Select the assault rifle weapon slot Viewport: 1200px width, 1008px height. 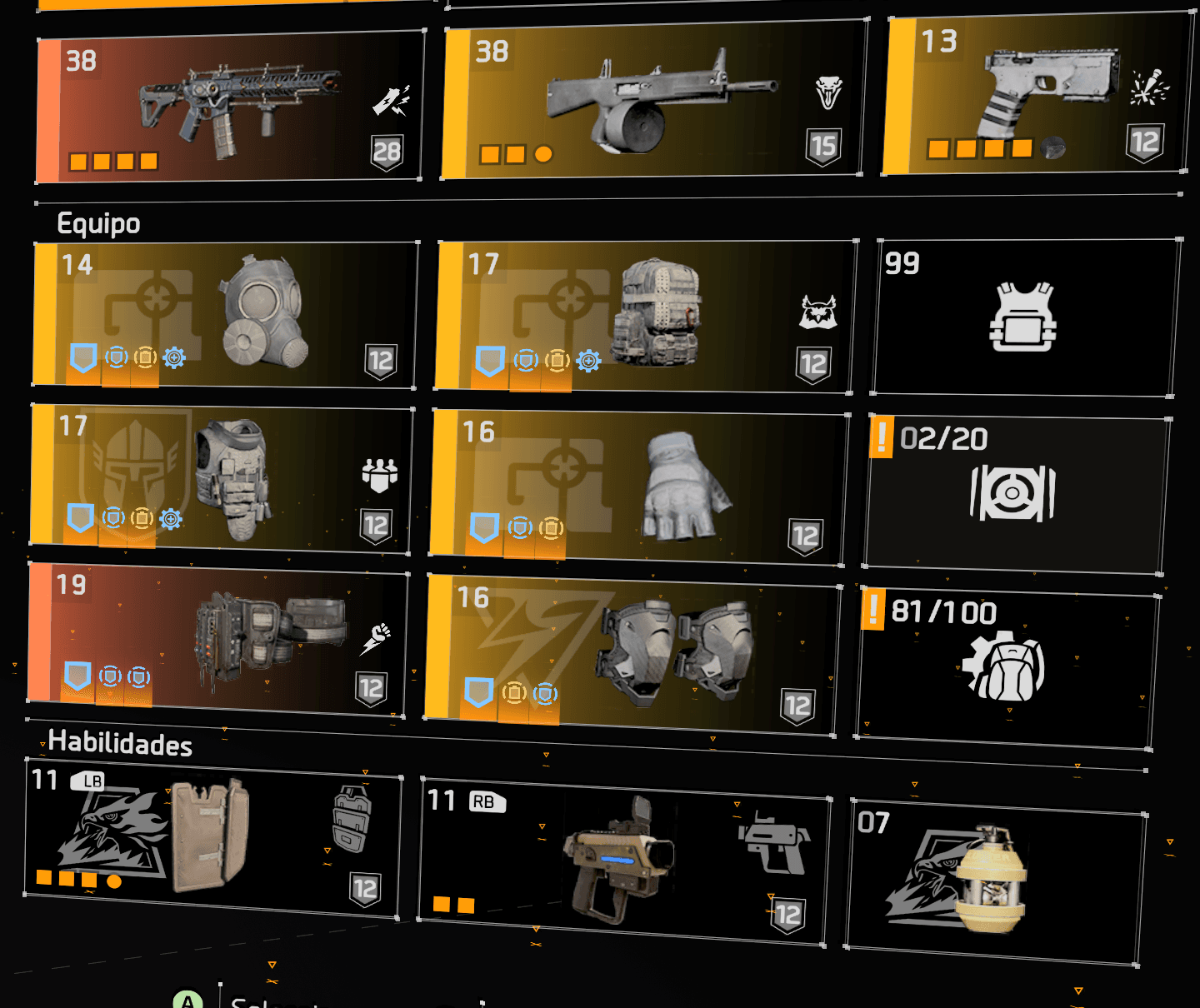229,108
